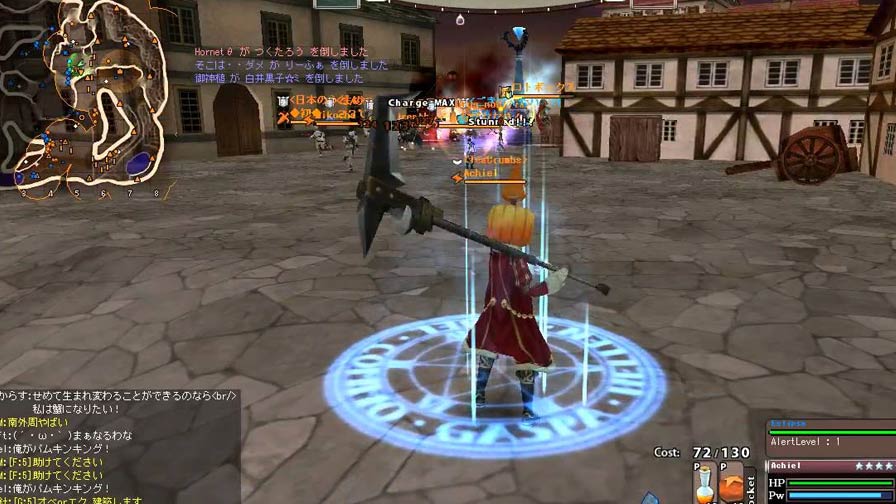Select the Achiel character status panel
Screen dimensions: 896x504
click(830, 482)
